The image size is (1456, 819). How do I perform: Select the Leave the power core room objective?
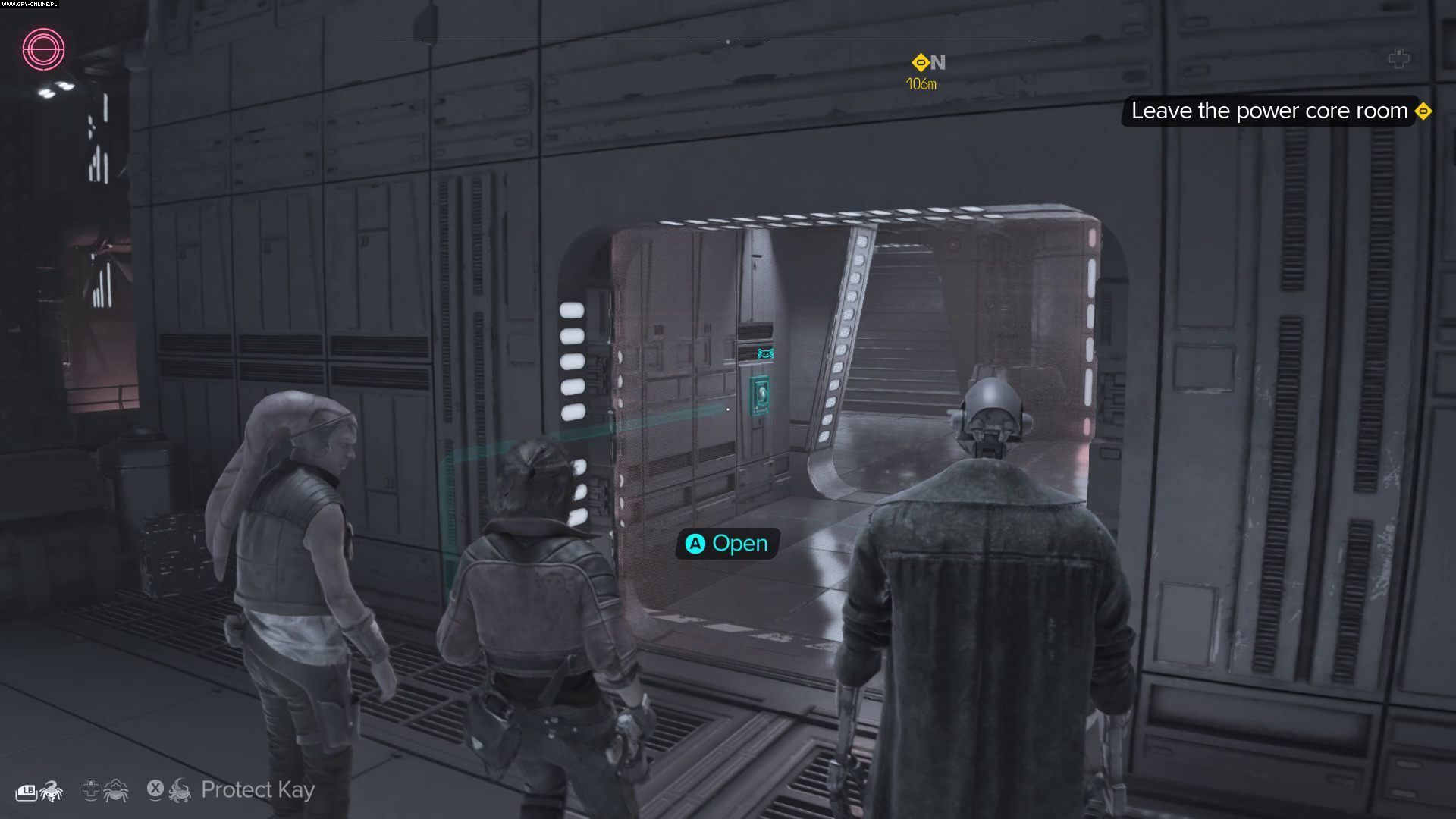(1269, 111)
